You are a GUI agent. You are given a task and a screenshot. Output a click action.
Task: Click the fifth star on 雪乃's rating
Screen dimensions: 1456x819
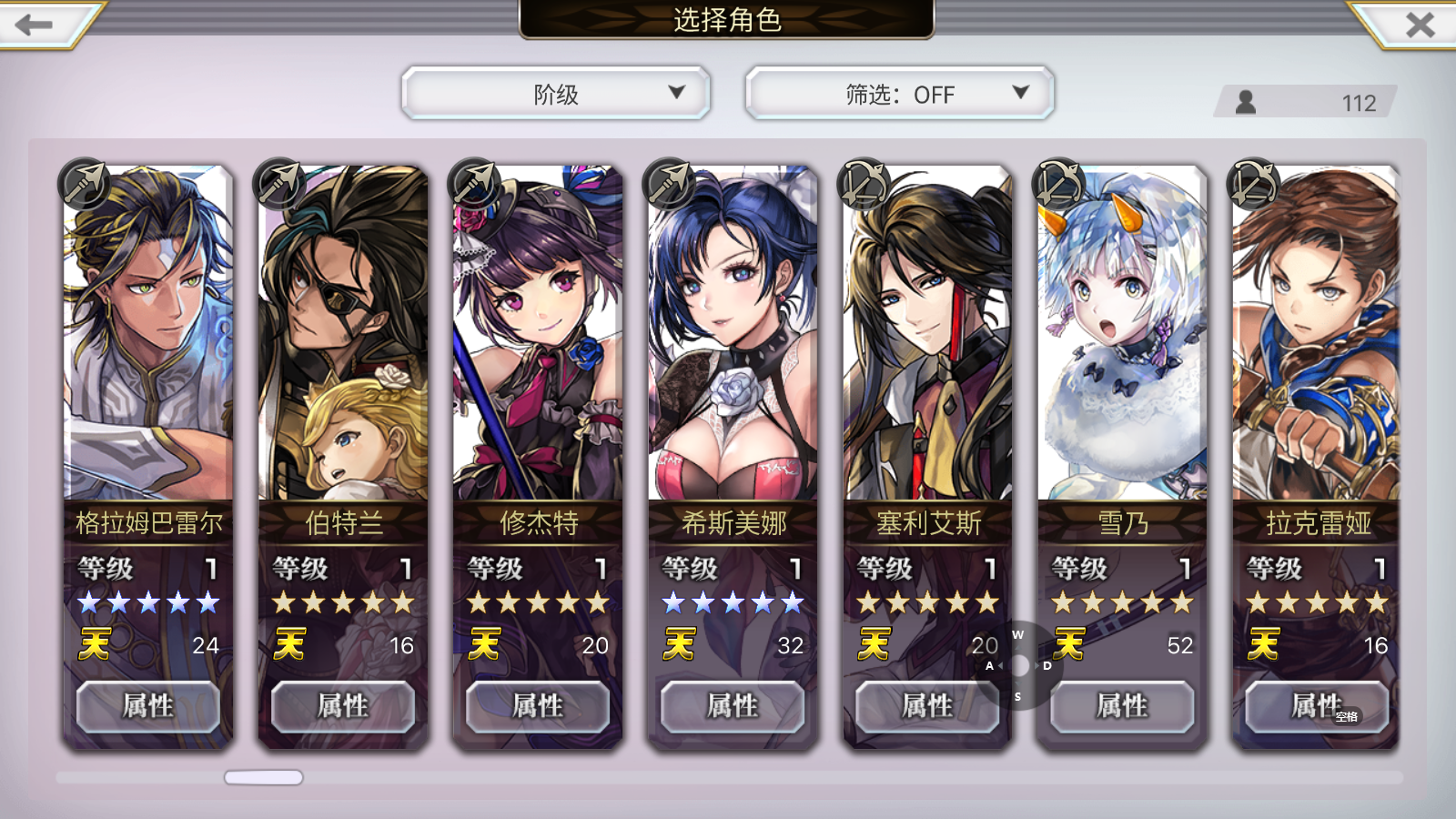(x=1183, y=602)
